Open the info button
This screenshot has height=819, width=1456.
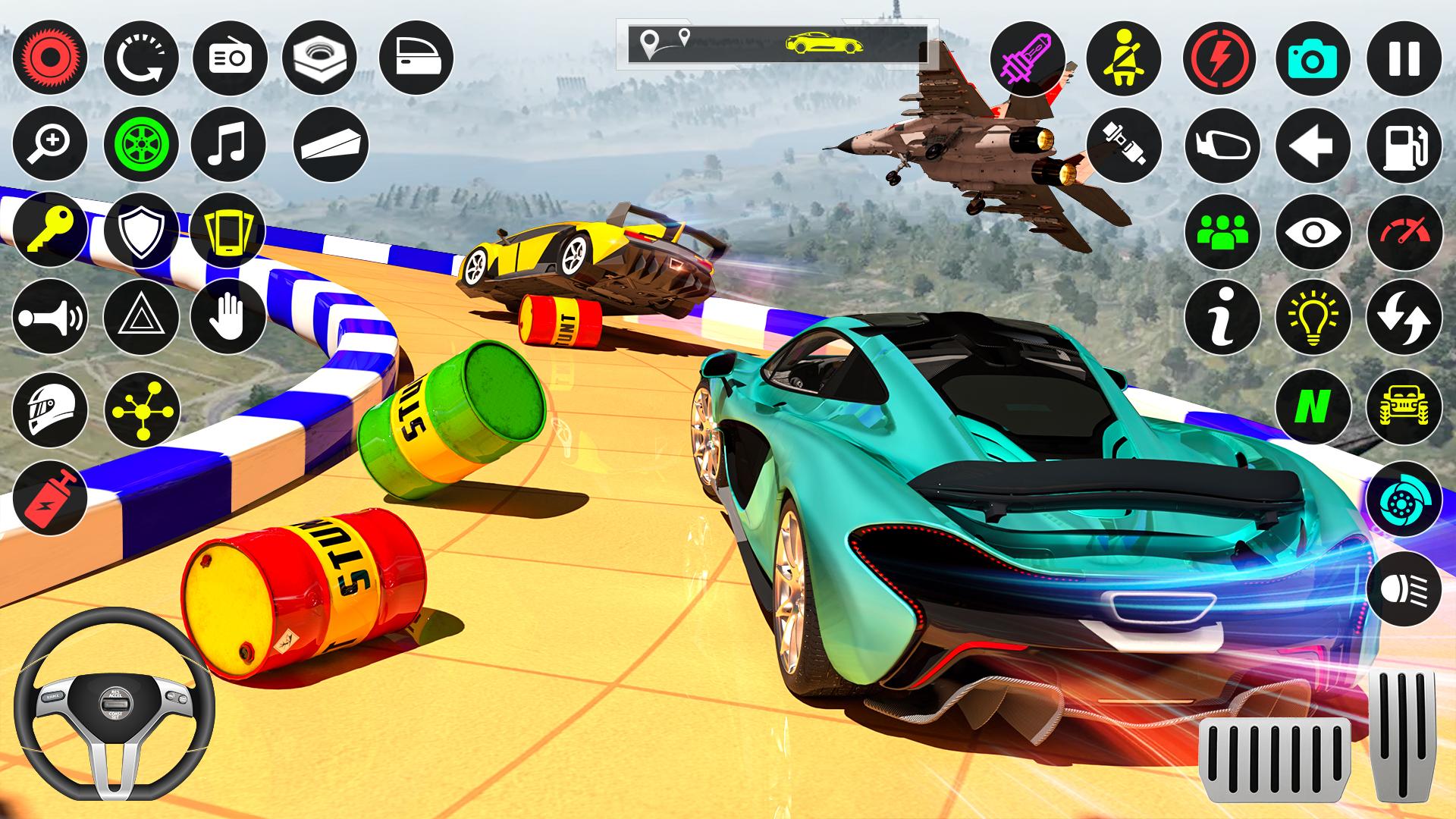click(x=1222, y=317)
